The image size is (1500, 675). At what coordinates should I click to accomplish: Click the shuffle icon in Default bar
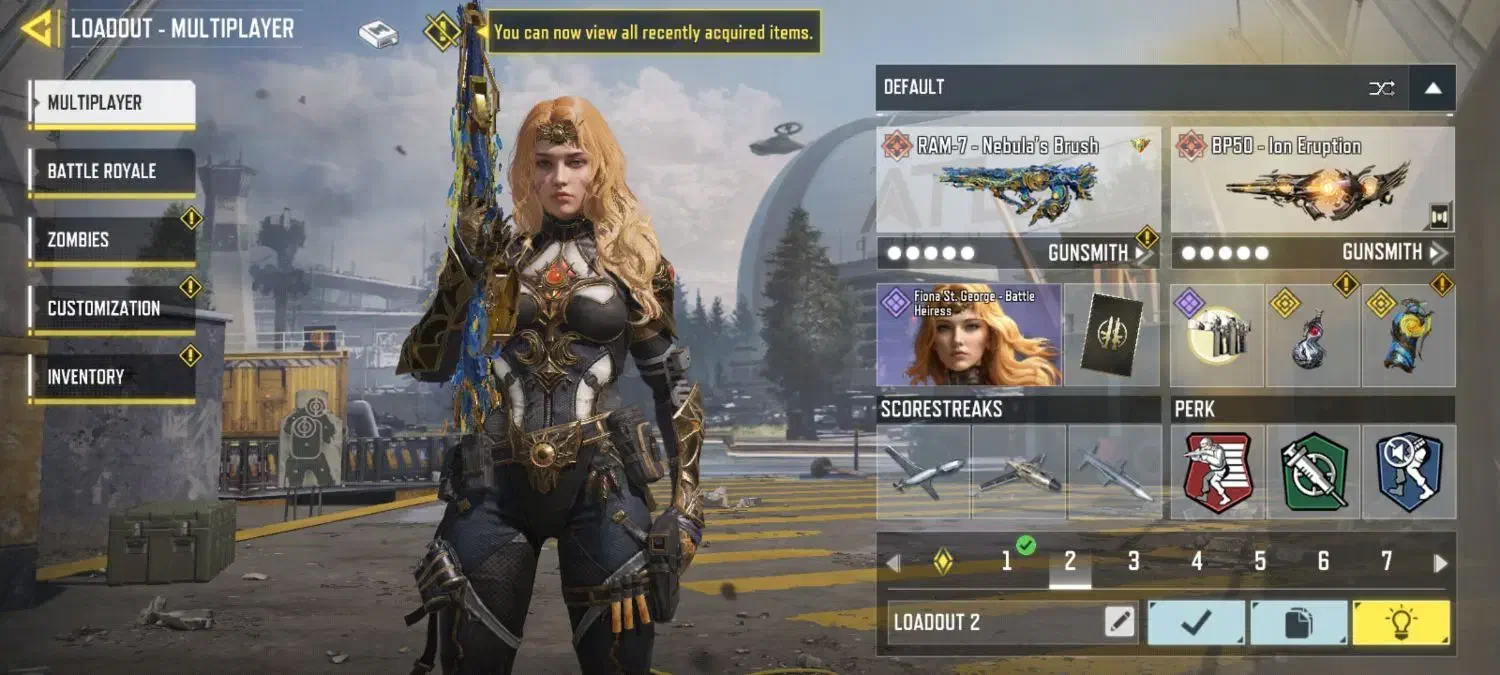(x=1381, y=88)
